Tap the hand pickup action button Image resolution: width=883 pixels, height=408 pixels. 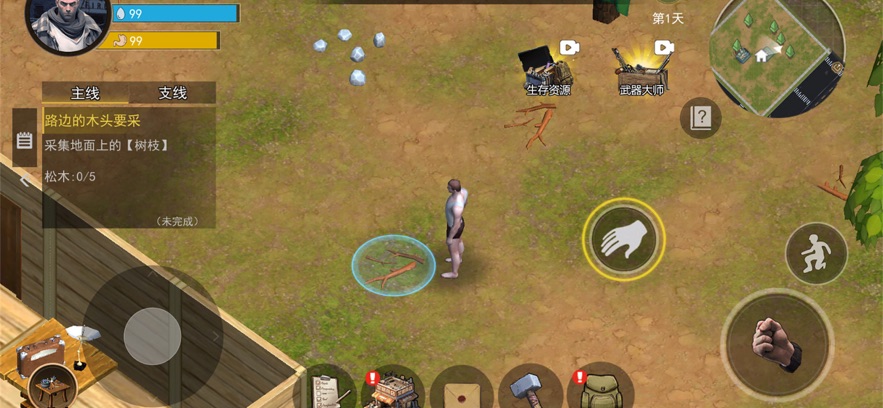623,239
